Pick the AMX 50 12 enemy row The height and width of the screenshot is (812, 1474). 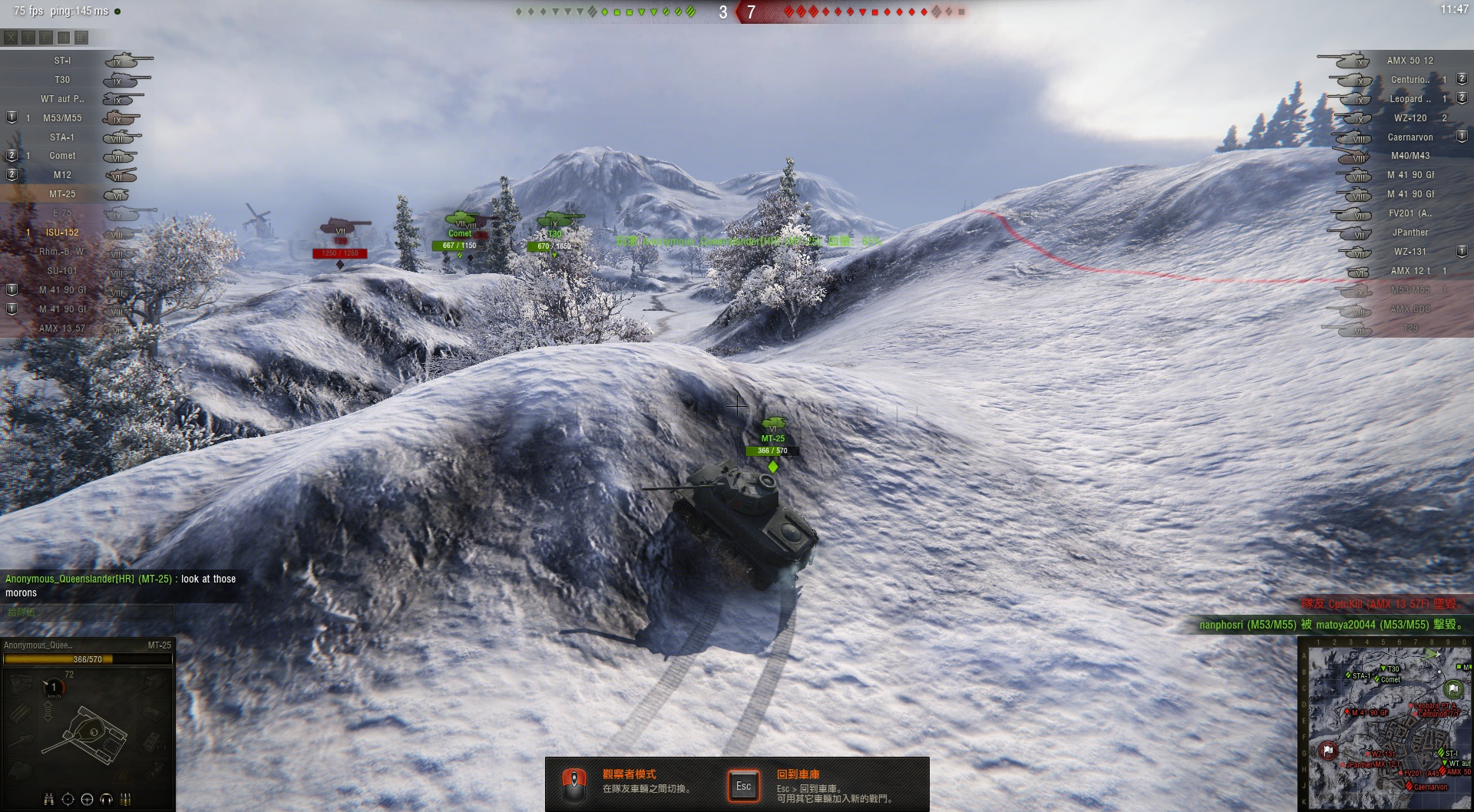(x=1410, y=61)
